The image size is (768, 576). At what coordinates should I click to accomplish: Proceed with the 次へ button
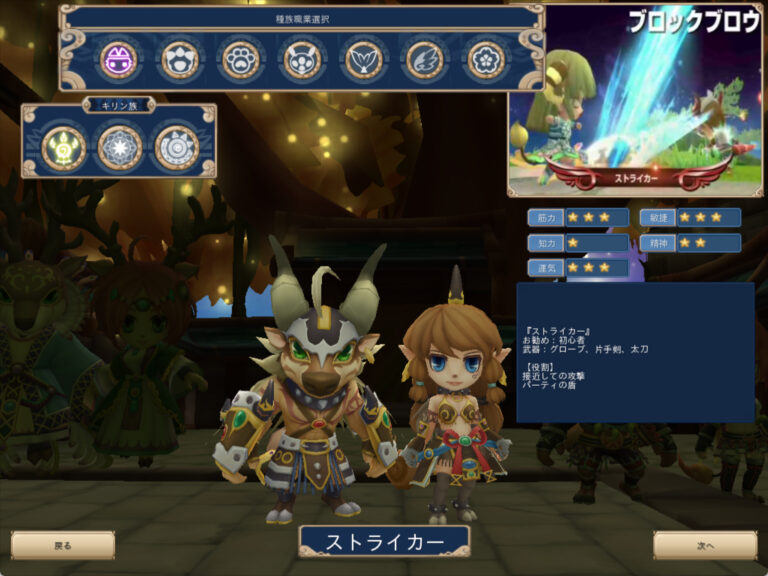pos(705,545)
